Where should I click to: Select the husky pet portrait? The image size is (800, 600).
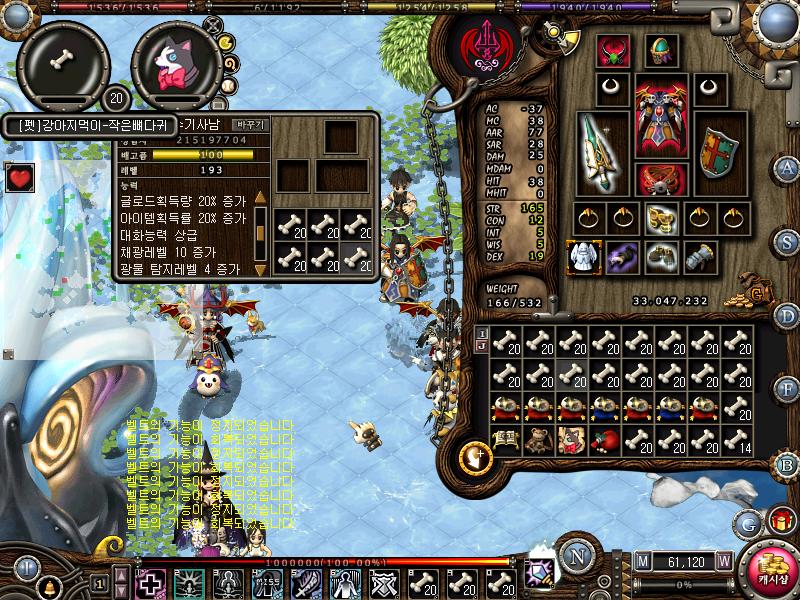176,64
